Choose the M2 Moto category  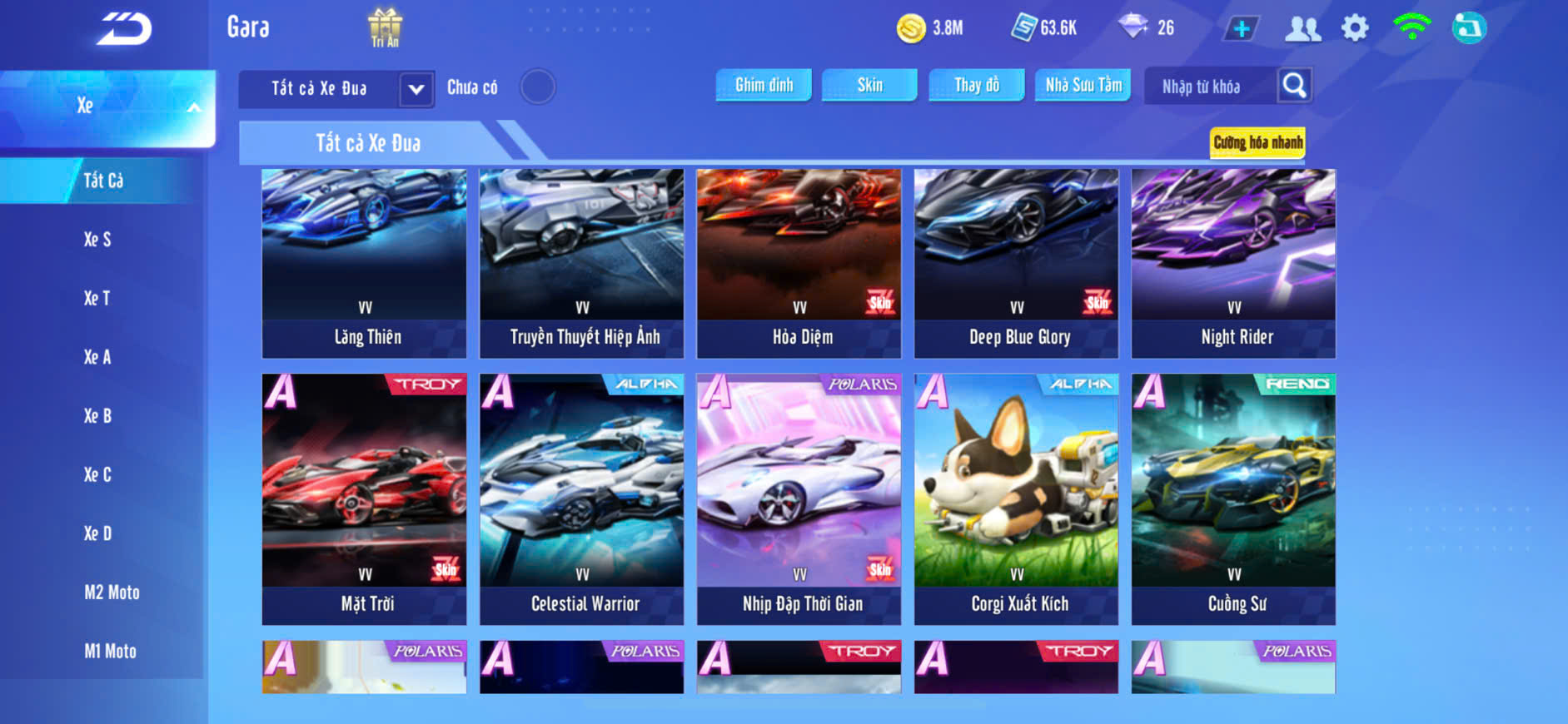point(112,593)
